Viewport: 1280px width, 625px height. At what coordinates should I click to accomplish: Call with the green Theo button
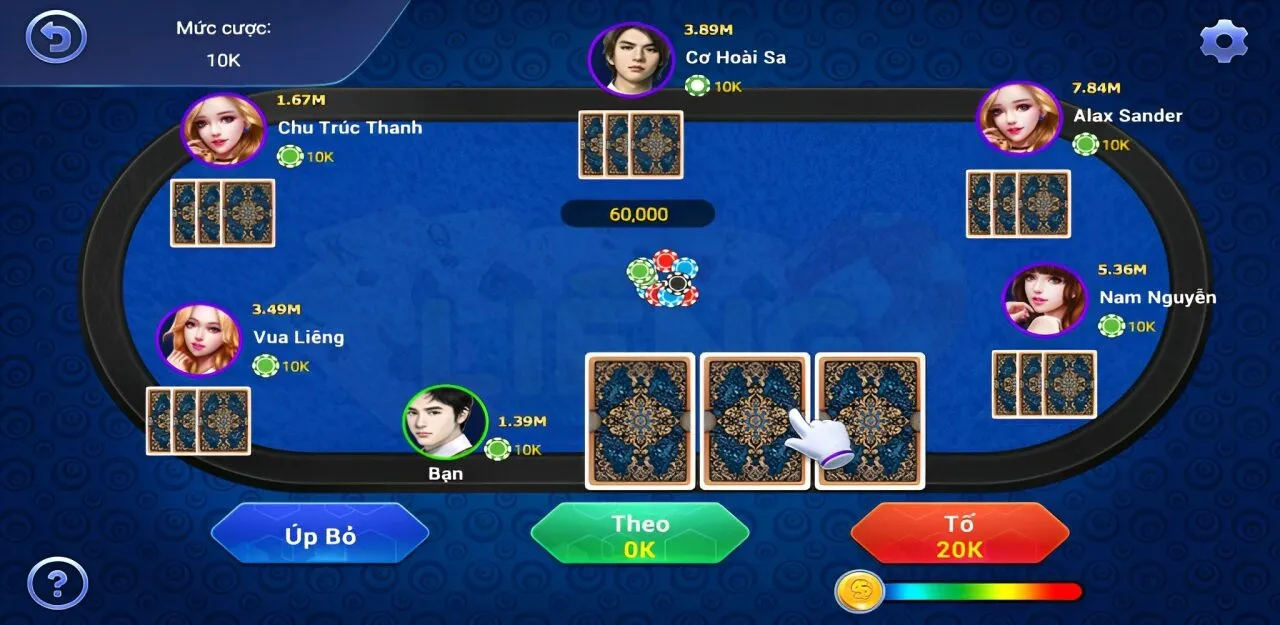click(640, 535)
